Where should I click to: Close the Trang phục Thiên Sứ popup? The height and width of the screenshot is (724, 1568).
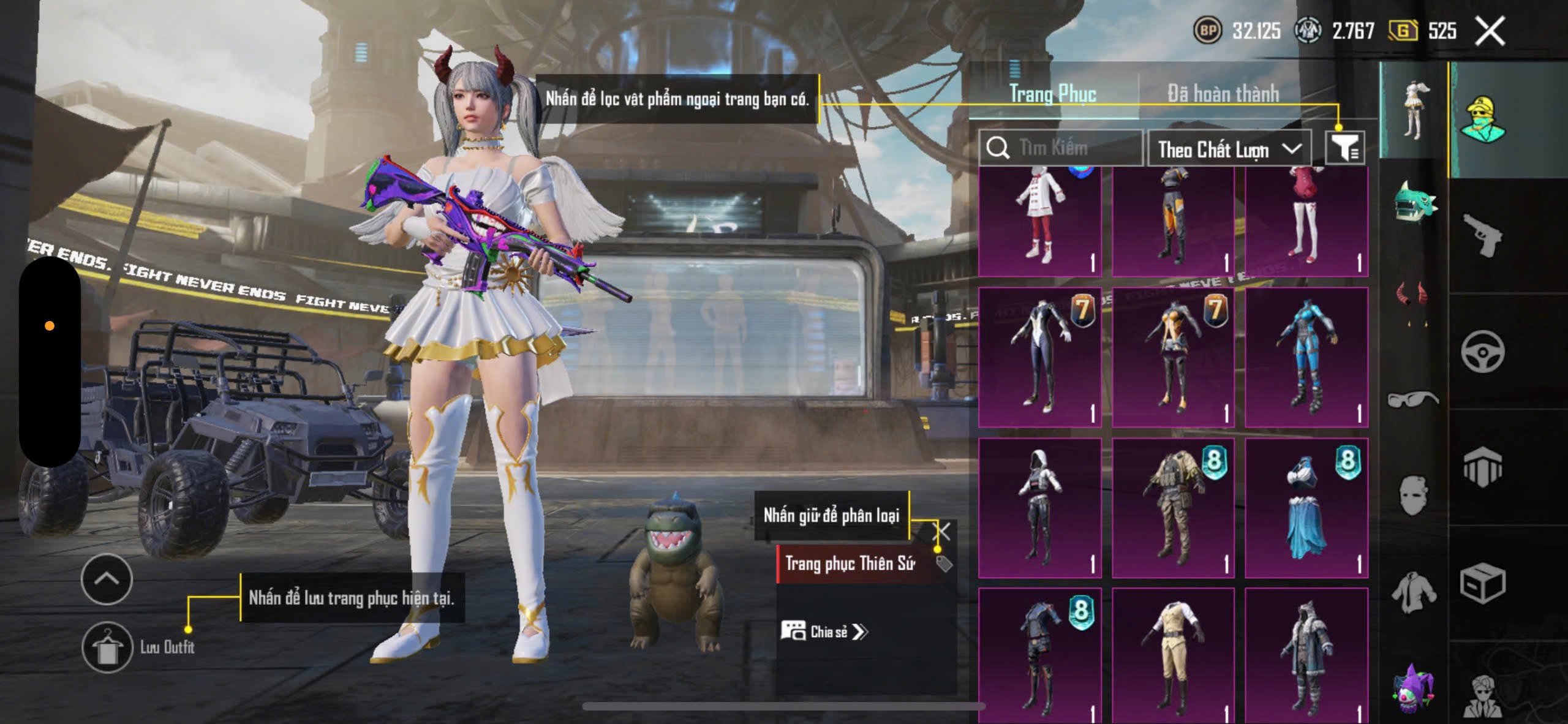(x=941, y=532)
